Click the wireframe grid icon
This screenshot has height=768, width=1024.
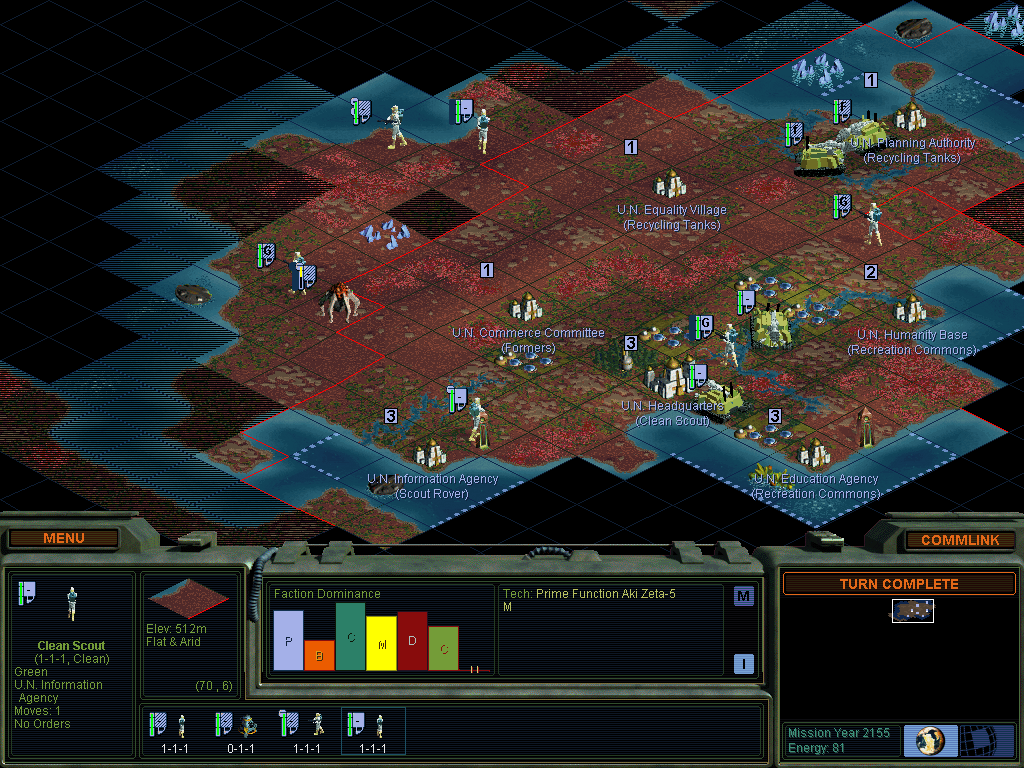point(987,741)
